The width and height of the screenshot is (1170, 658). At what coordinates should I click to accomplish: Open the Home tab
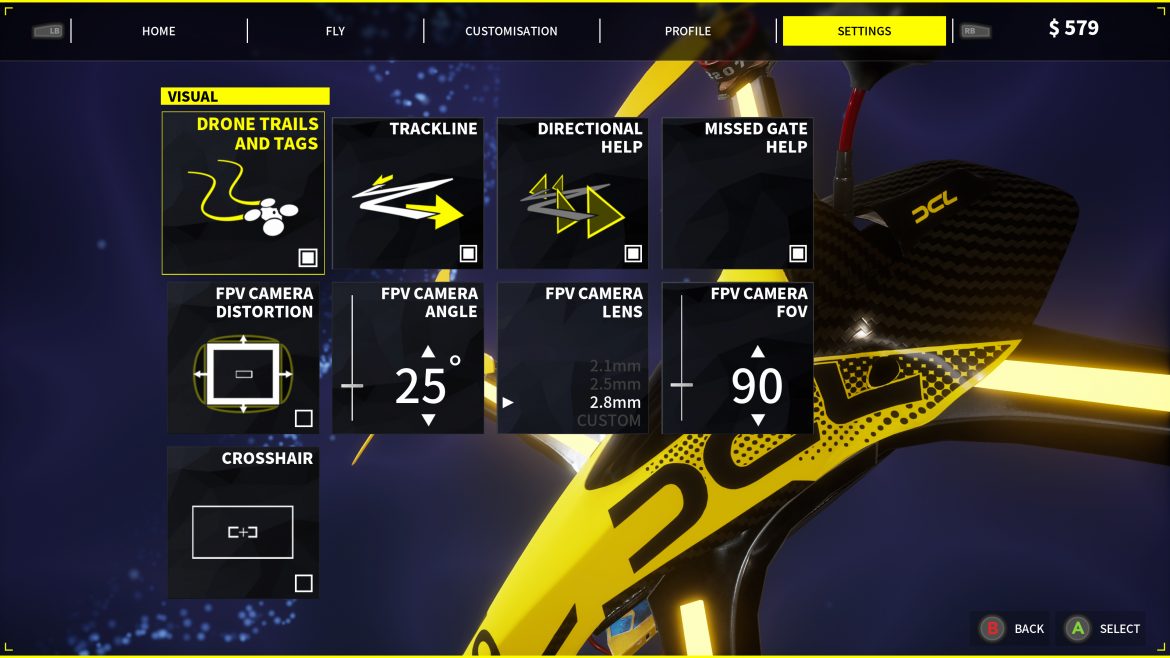tap(159, 31)
